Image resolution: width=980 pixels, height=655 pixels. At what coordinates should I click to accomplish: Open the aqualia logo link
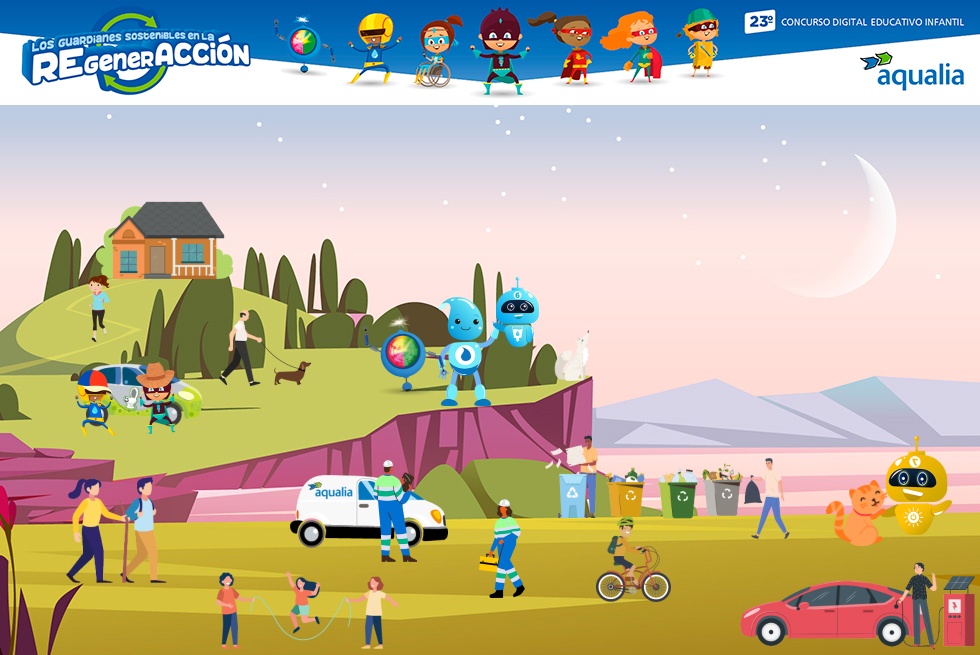(911, 70)
